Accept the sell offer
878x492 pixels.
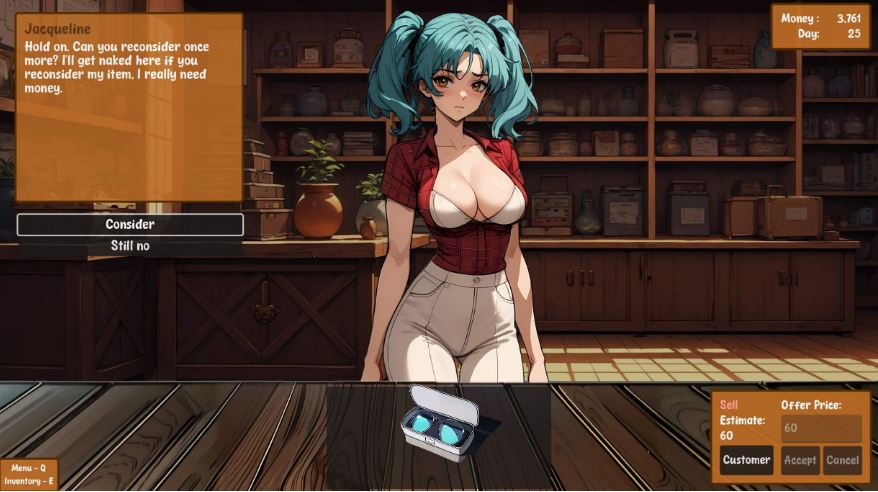click(x=800, y=460)
